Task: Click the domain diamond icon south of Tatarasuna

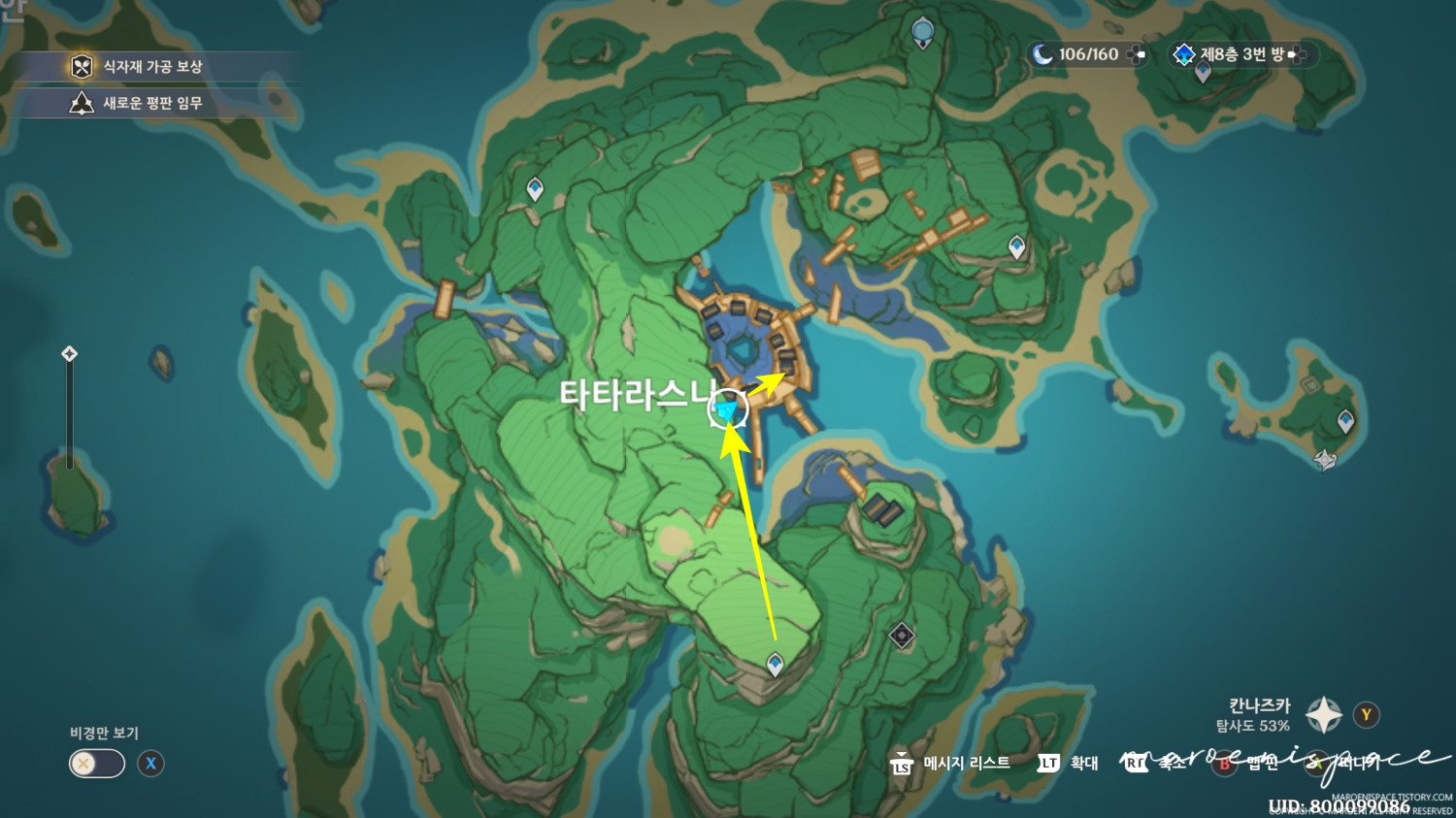Action: [901, 636]
